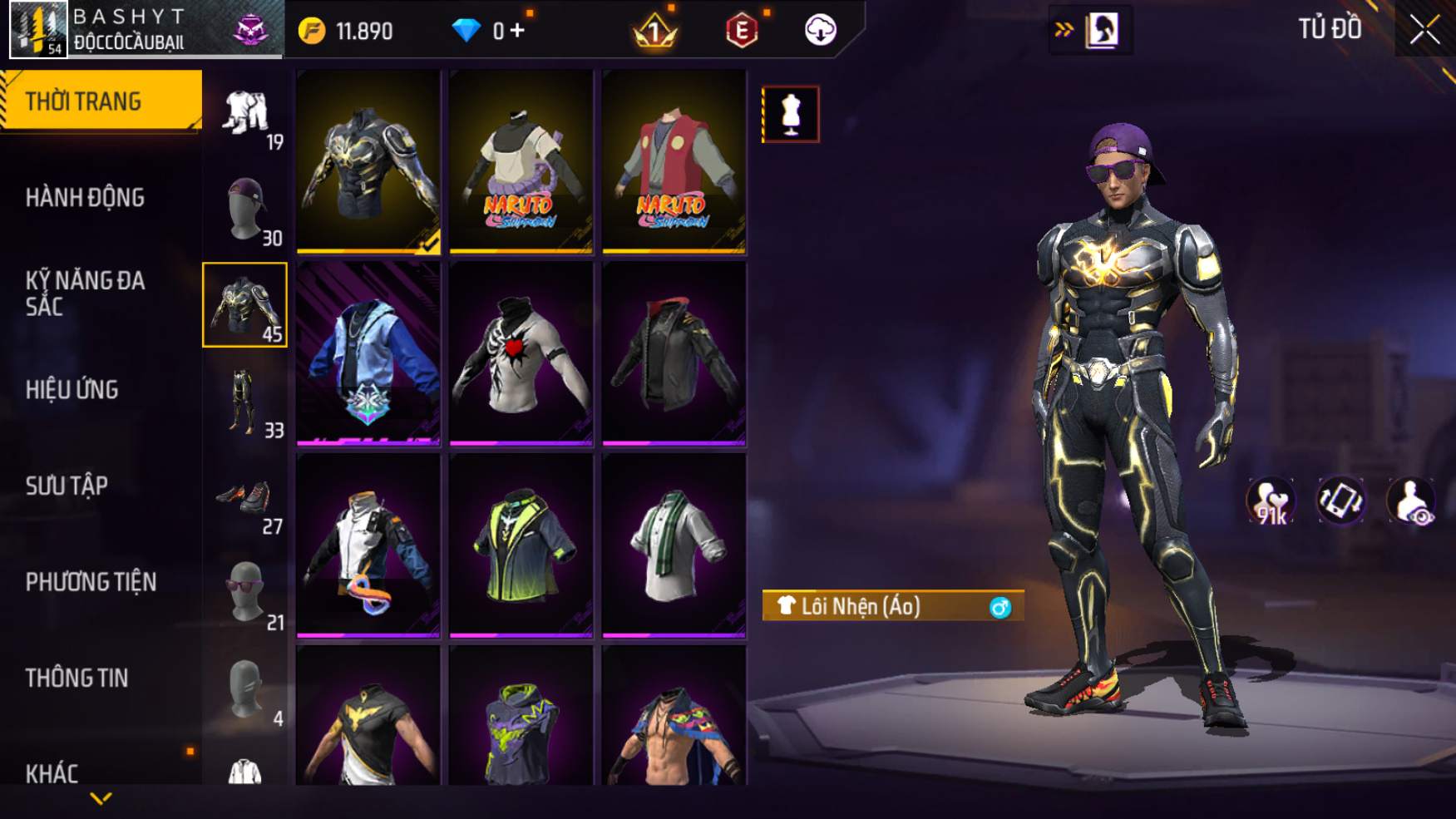The height and width of the screenshot is (819, 1456).
Task: Open the BASHYT player profile banner
Action: click(x=141, y=30)
